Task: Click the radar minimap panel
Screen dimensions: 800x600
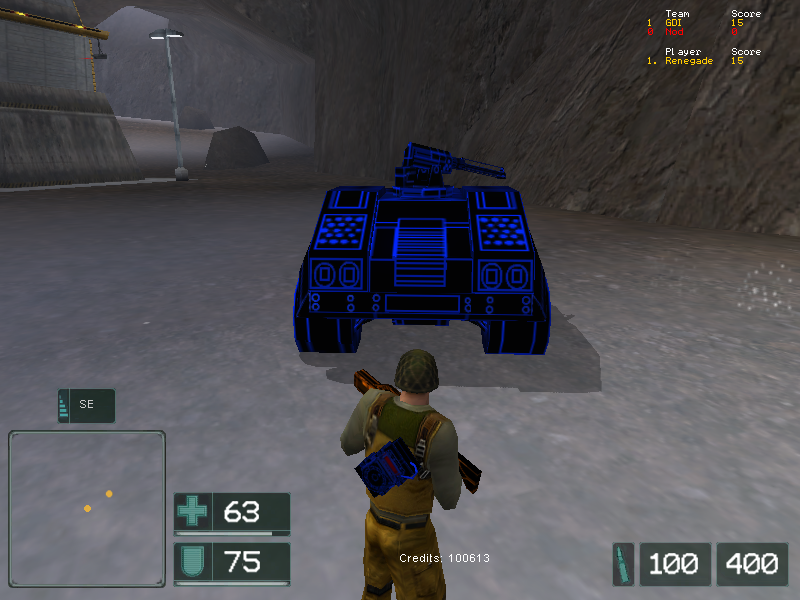Action: pyautogui.click(x=87, y=508)
